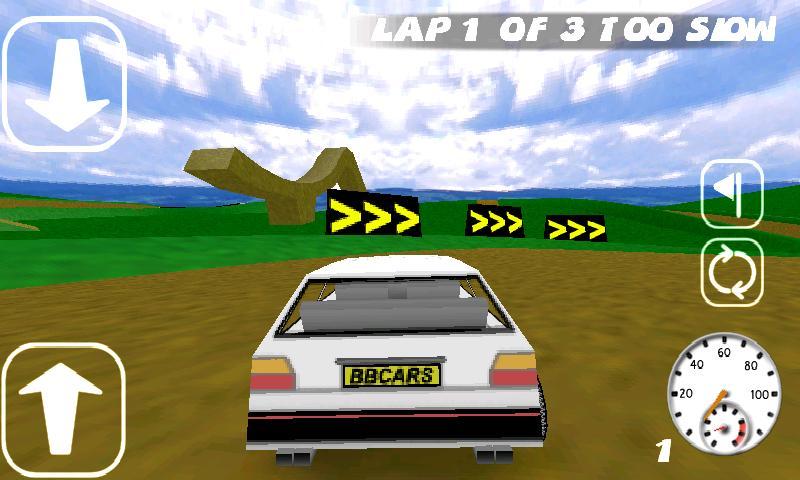Tap the down arrow brake button
This screenshot has height=480, width=800.
(x=65, y=85)
